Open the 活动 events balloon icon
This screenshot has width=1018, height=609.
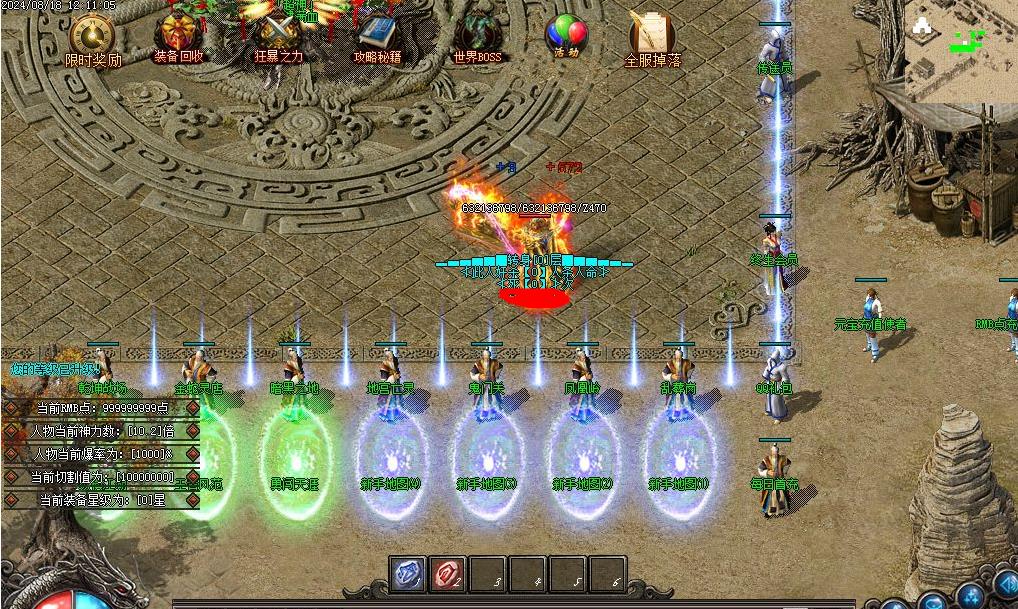[566, 36]
